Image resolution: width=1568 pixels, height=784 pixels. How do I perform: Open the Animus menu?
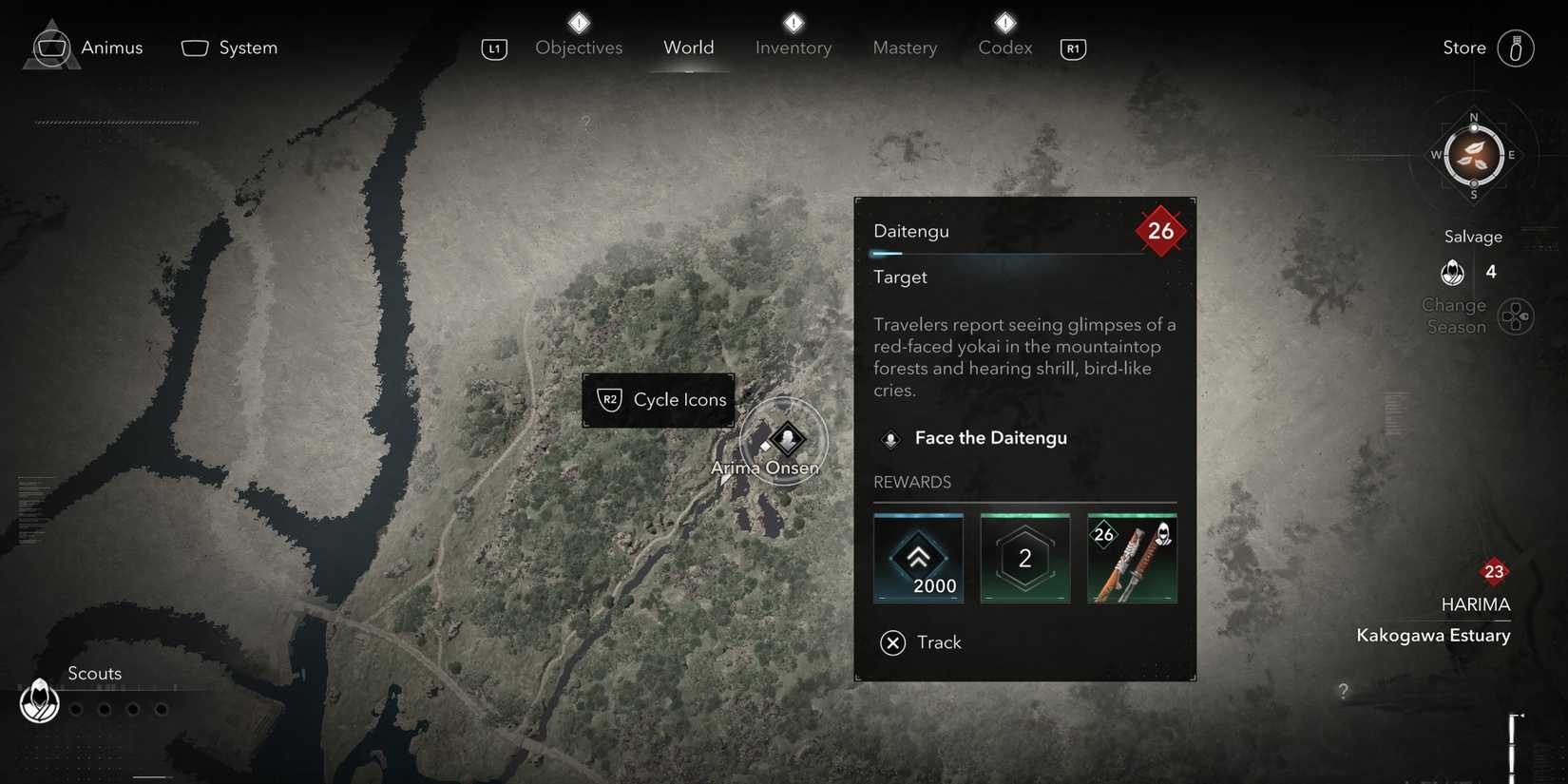[86, 48]
